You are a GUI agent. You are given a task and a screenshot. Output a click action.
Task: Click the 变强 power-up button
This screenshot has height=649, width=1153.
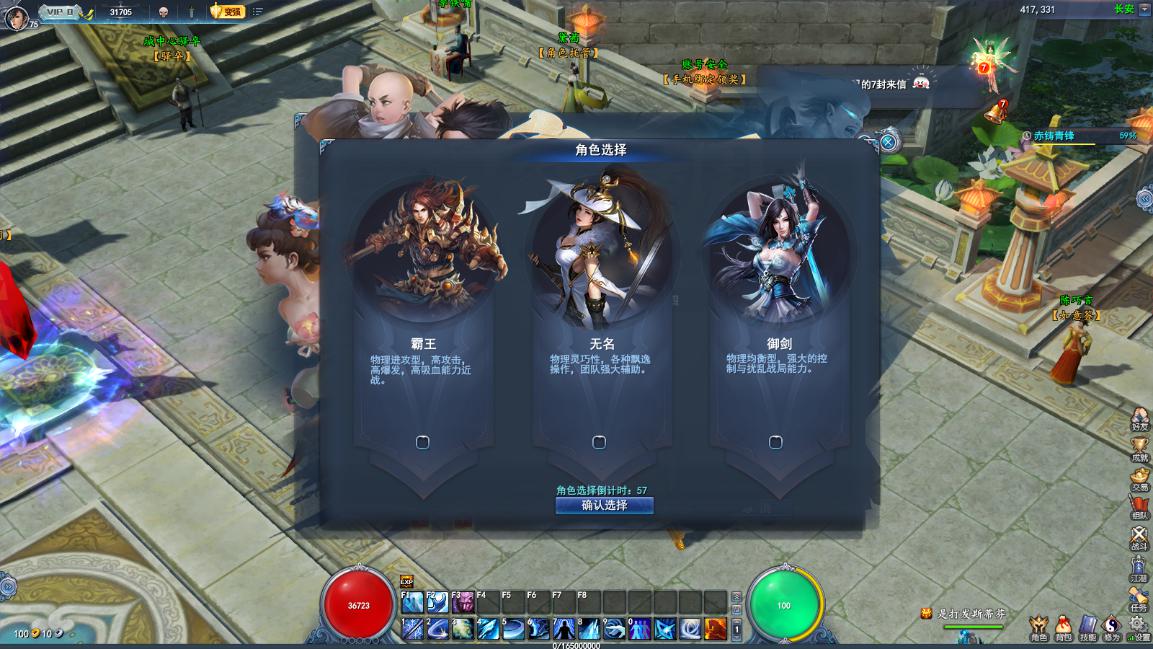[x=227, y=11]
